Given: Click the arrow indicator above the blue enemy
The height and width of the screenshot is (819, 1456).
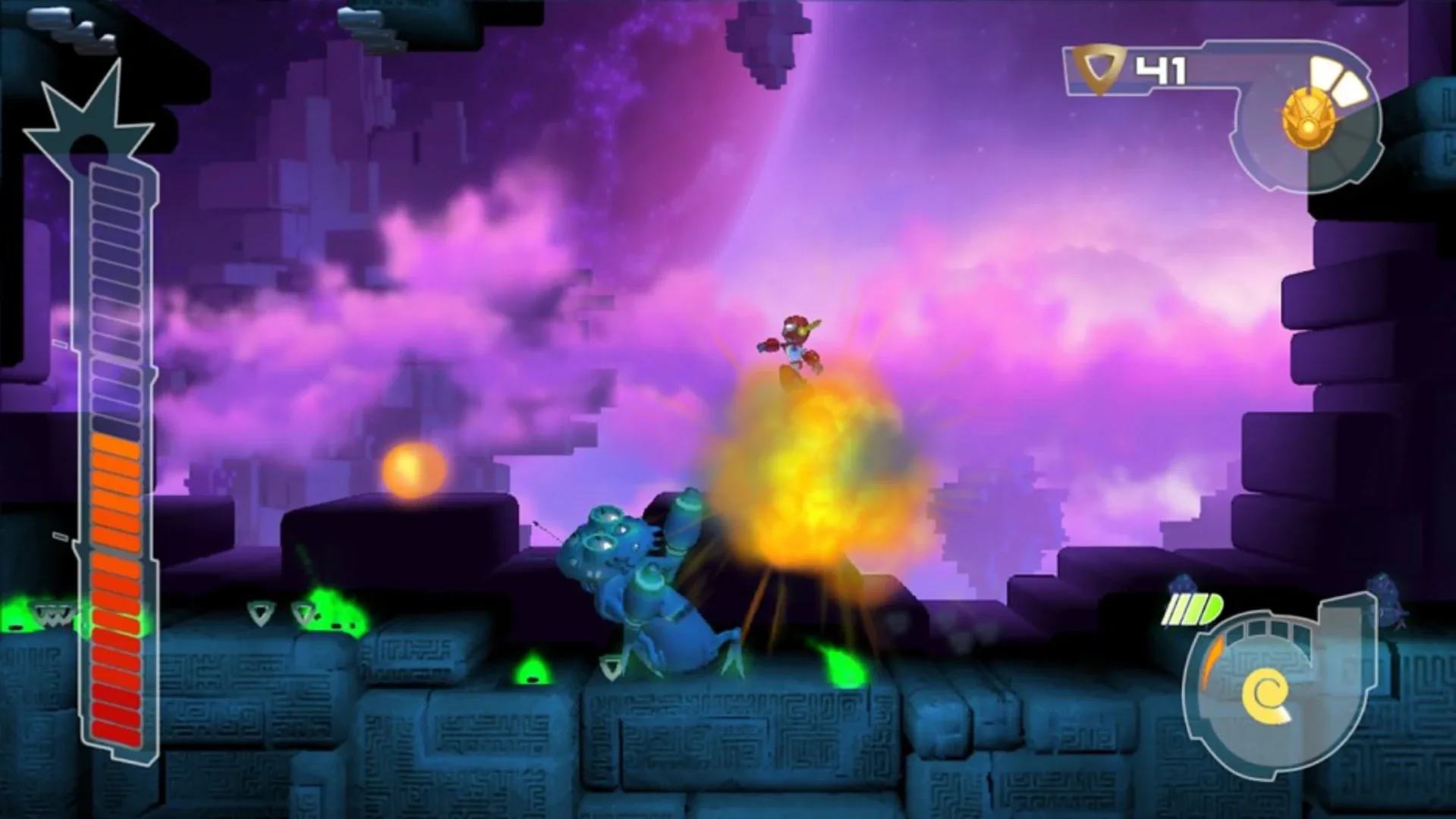Looking at the screenshot, I should [x=536, y=523].
